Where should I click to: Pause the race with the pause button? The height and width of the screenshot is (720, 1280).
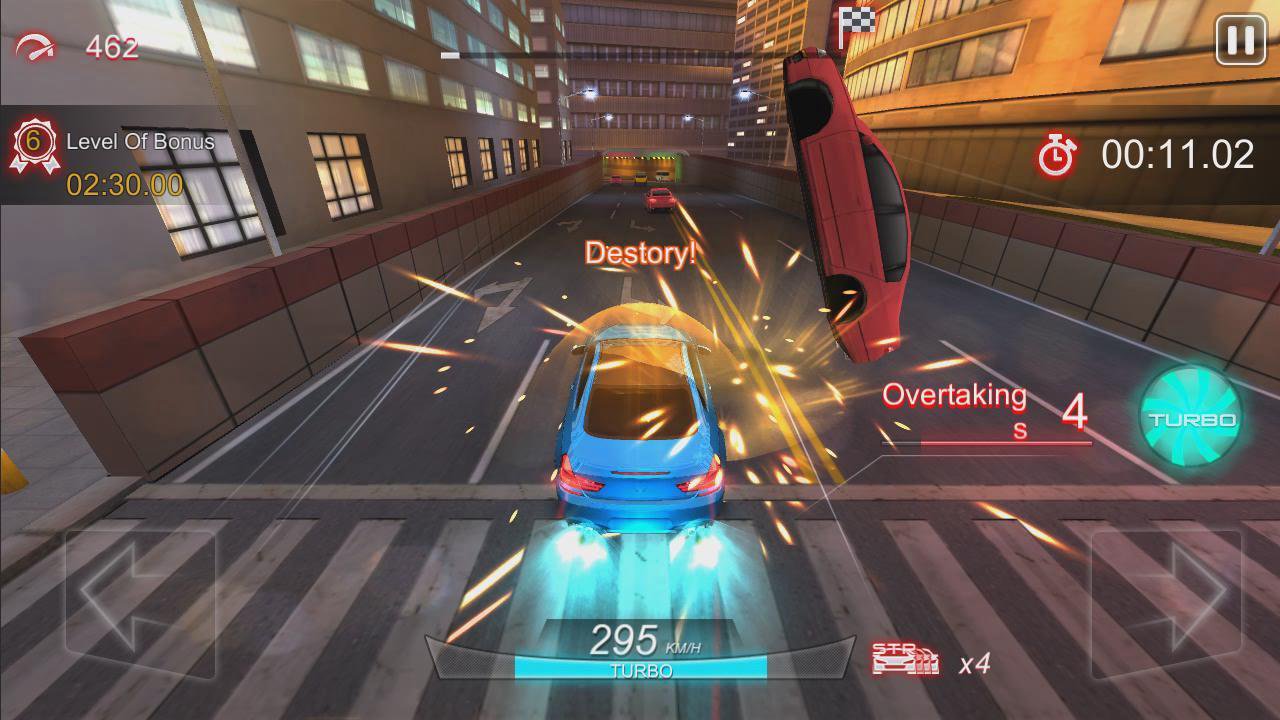(x=1240, y=40)
